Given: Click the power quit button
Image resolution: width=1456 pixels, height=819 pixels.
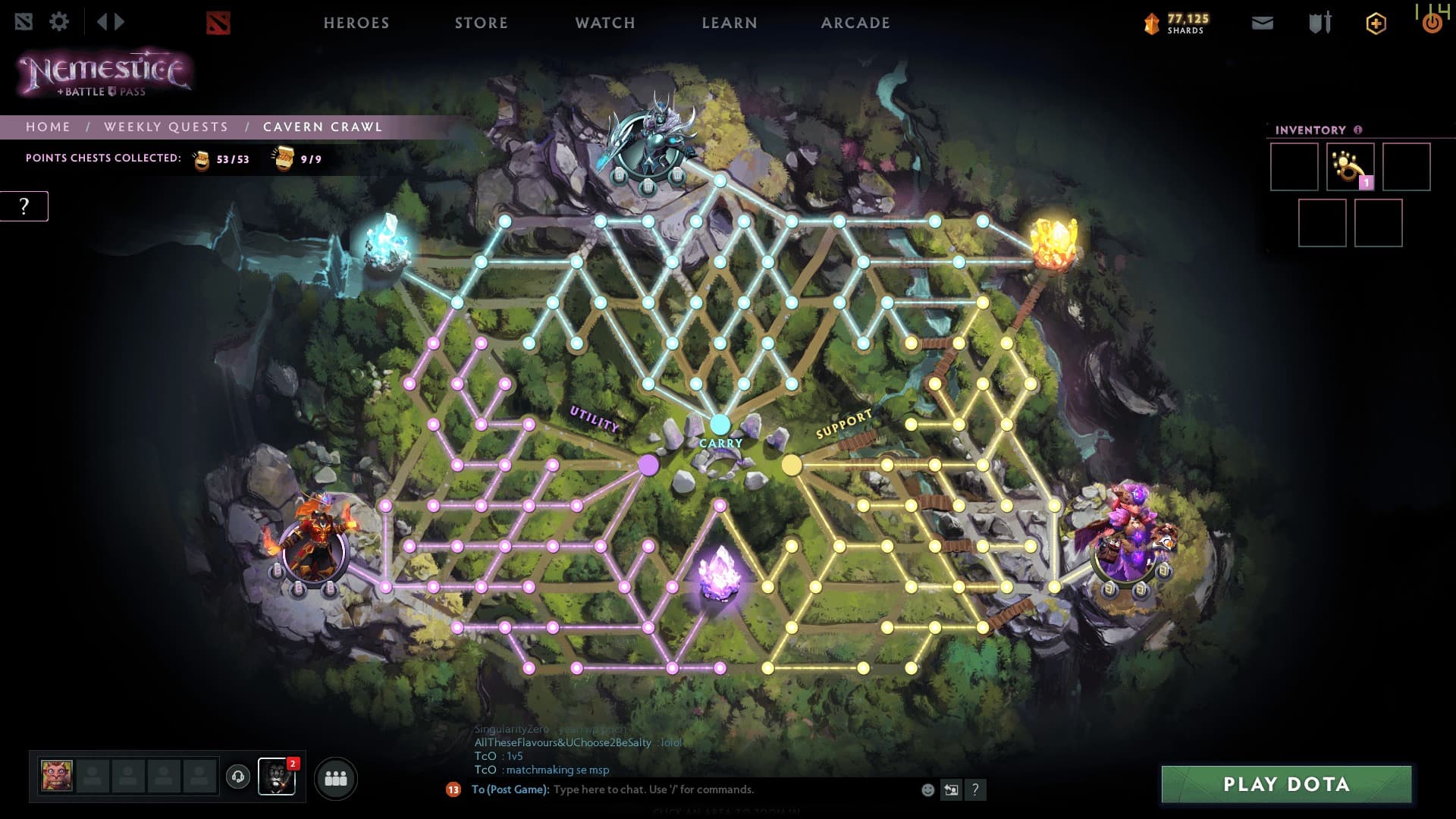Looking at the screenshot, I should [x=1432, y=24].
